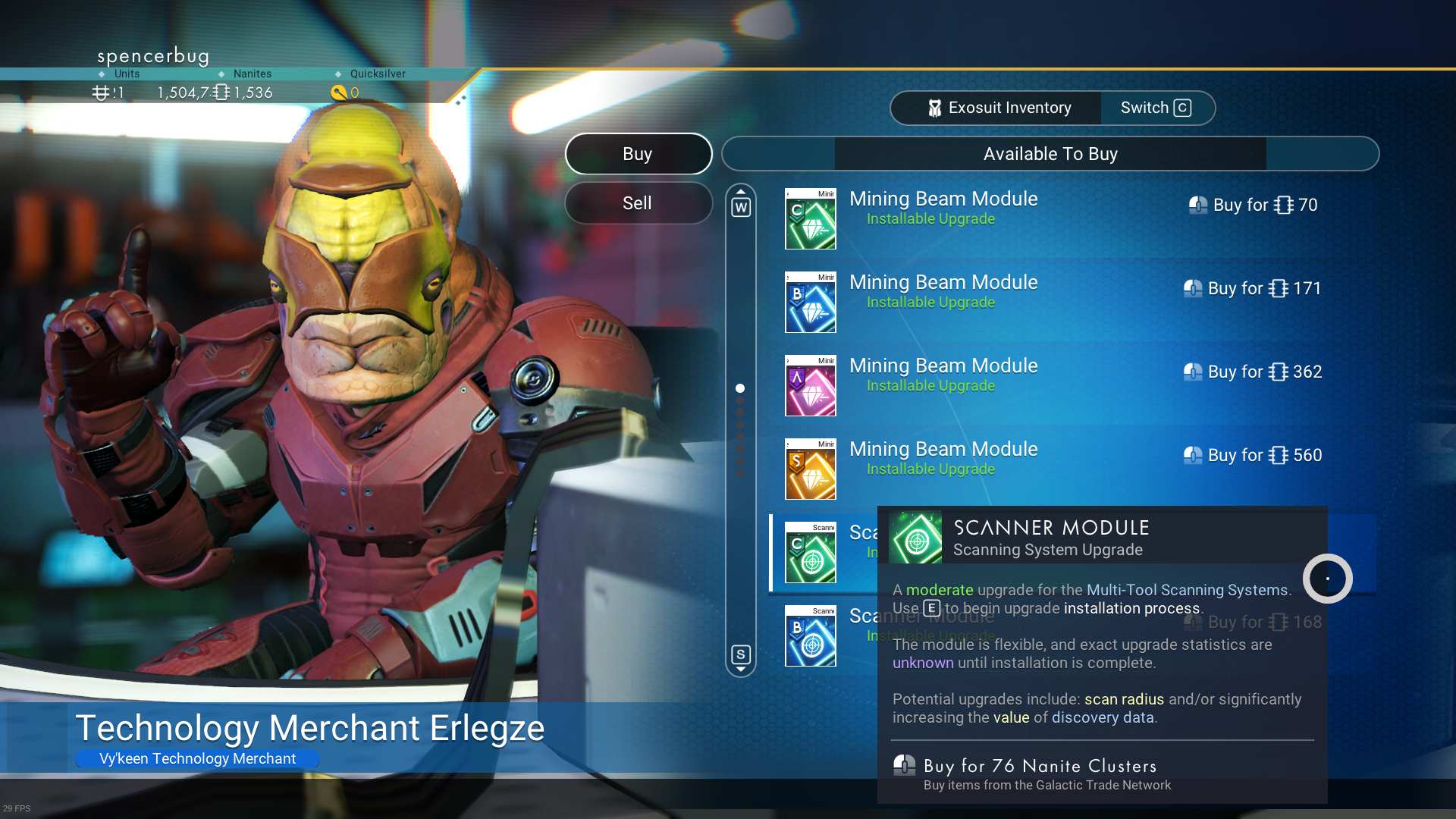Buy B-class Mining Beam Module for 171
The height and width of the screenshot is (819, 1456).
click(x=1253, y=289)
